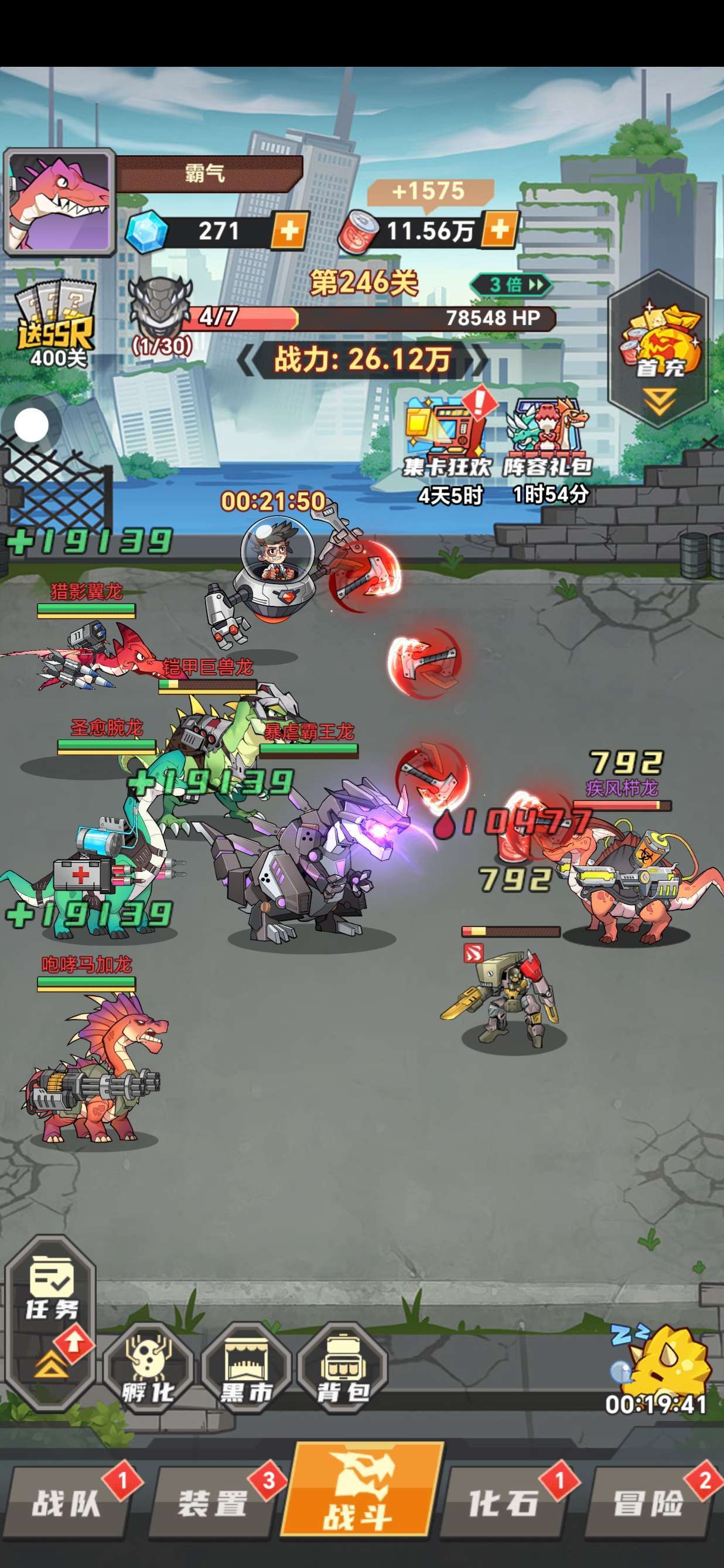The image size is (724, 1568).
Task: Switch to the 装置 device tab
Action: (213, 1502)
